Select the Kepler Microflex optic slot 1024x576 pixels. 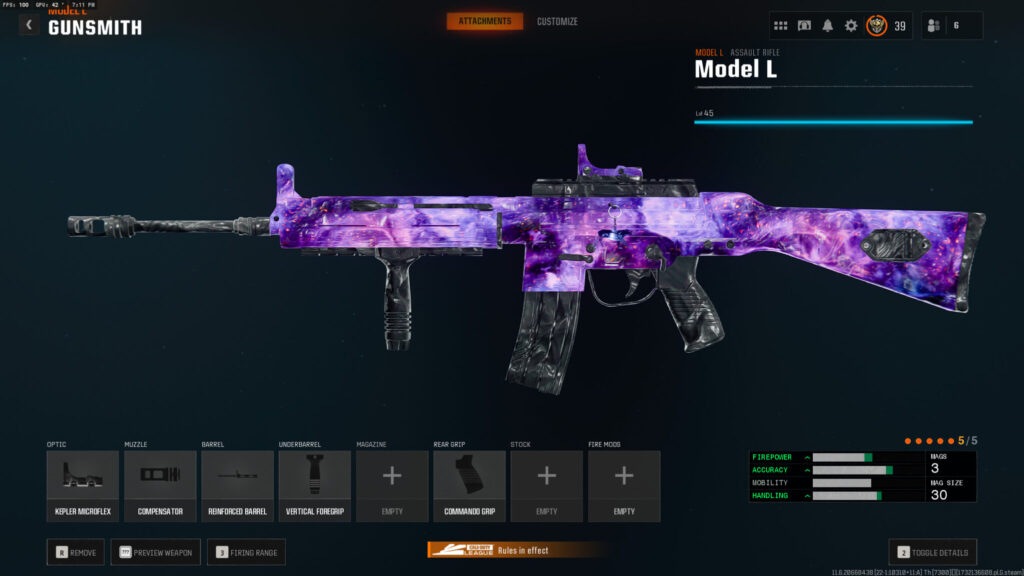click(x=83, y=485)
